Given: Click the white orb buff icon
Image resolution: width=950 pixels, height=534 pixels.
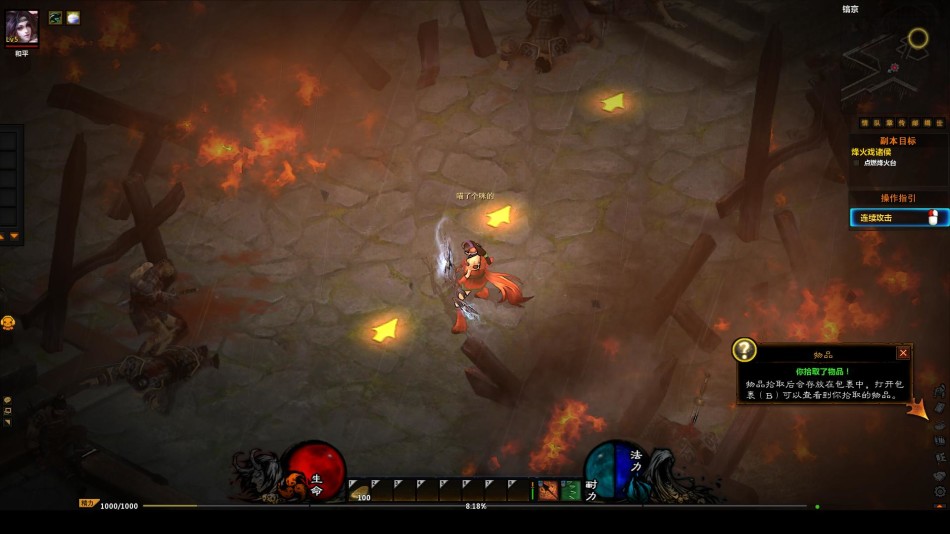Looking at the screenshot, I should (73, 18).
